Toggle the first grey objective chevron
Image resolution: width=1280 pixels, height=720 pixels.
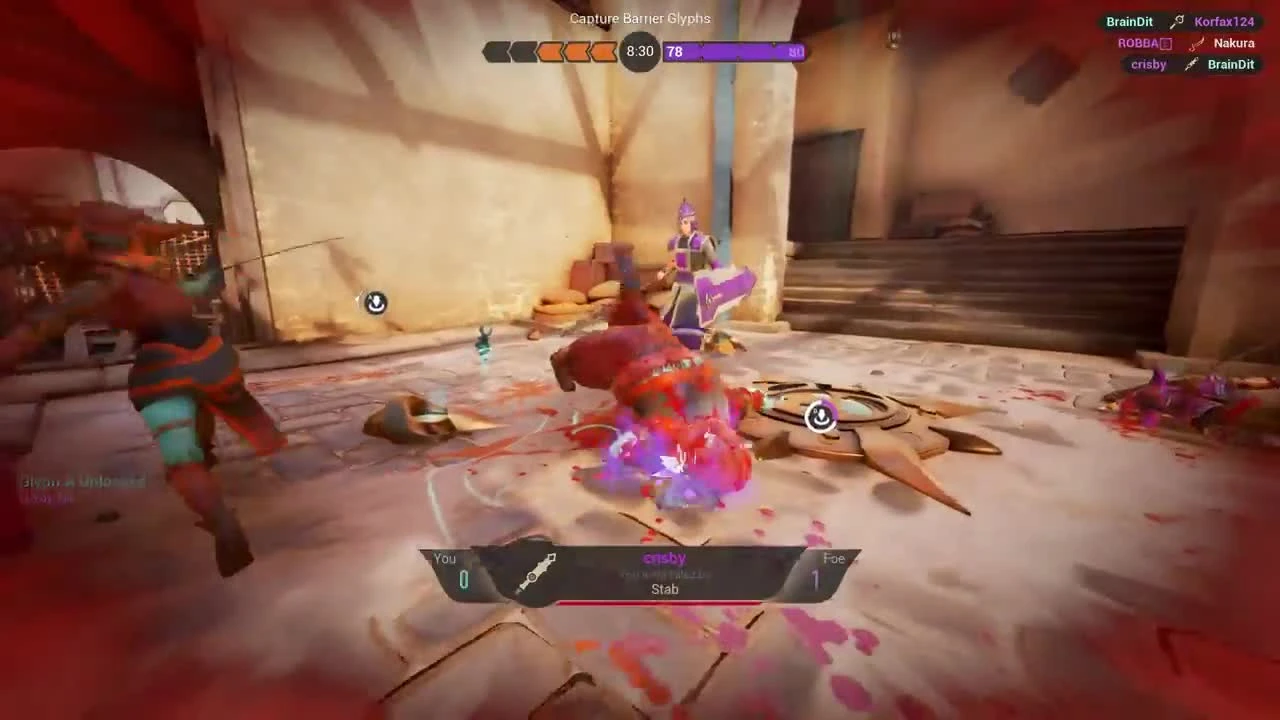point(497,51)
